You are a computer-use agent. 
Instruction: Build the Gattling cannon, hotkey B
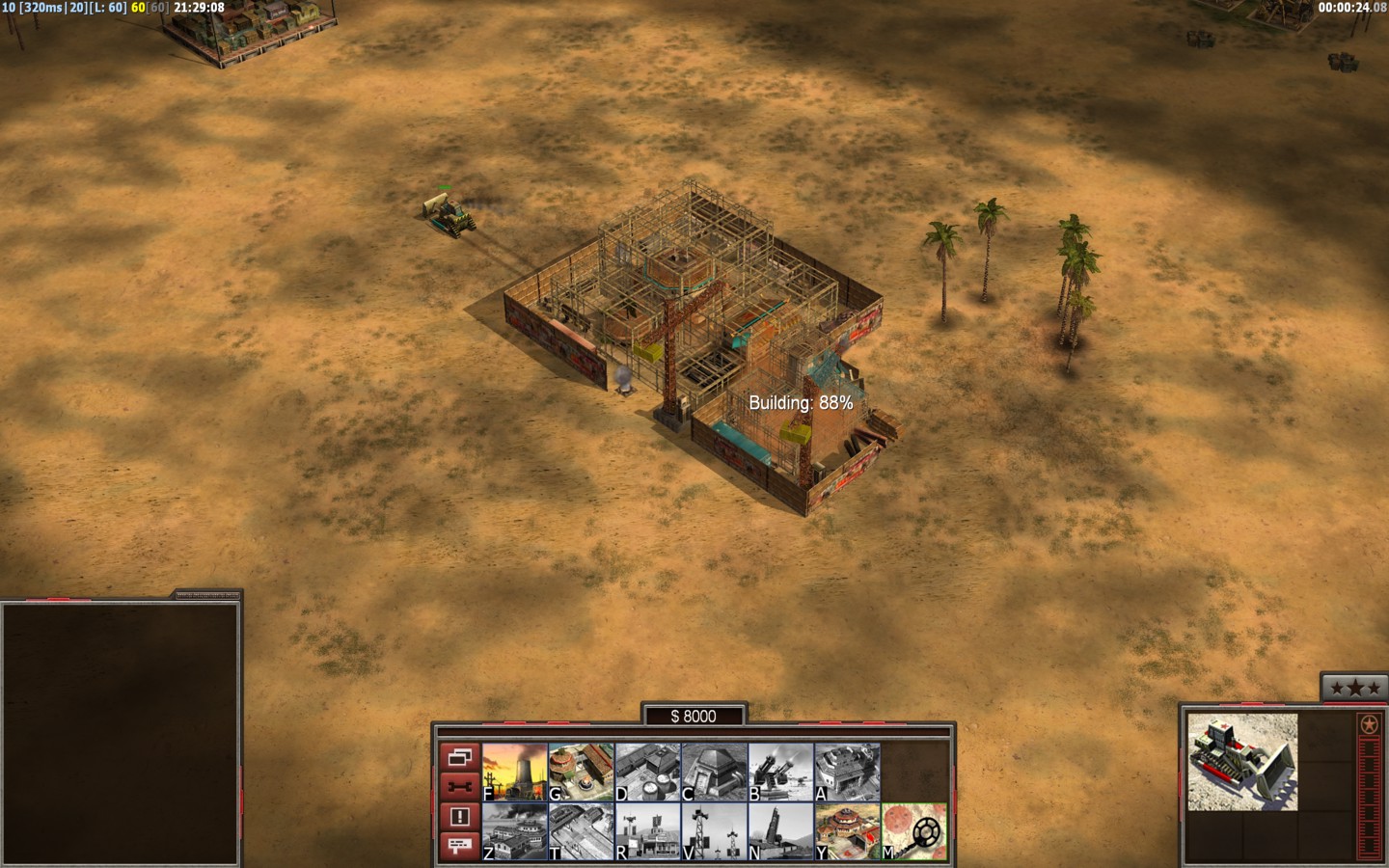coord(781,772)
